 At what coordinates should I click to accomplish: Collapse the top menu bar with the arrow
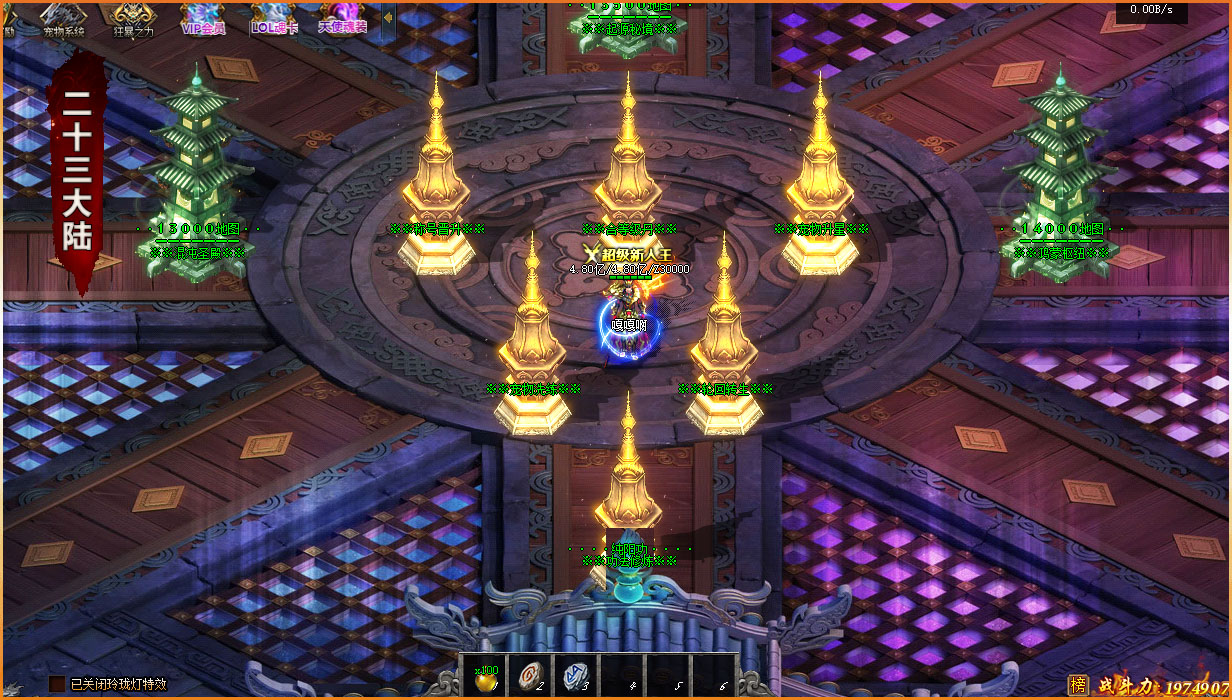(387, 18)
